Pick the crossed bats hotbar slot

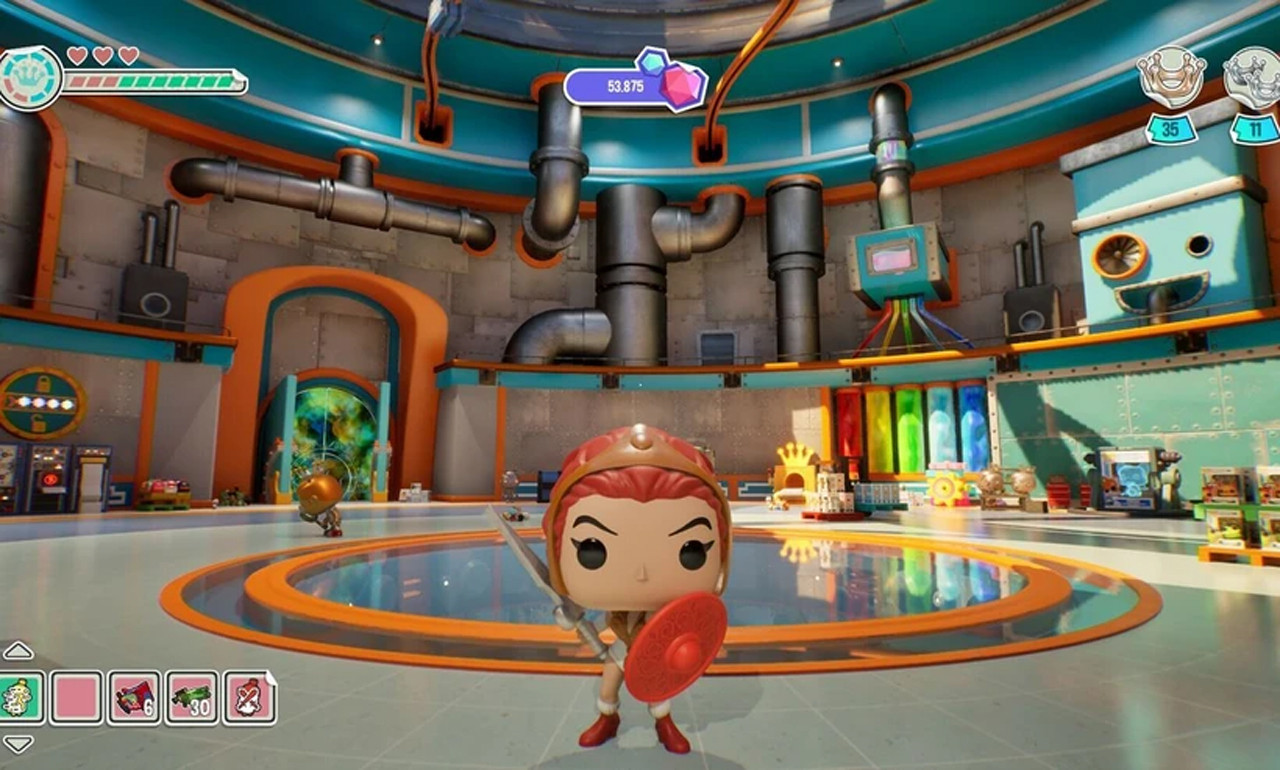(x=249, y=697)
